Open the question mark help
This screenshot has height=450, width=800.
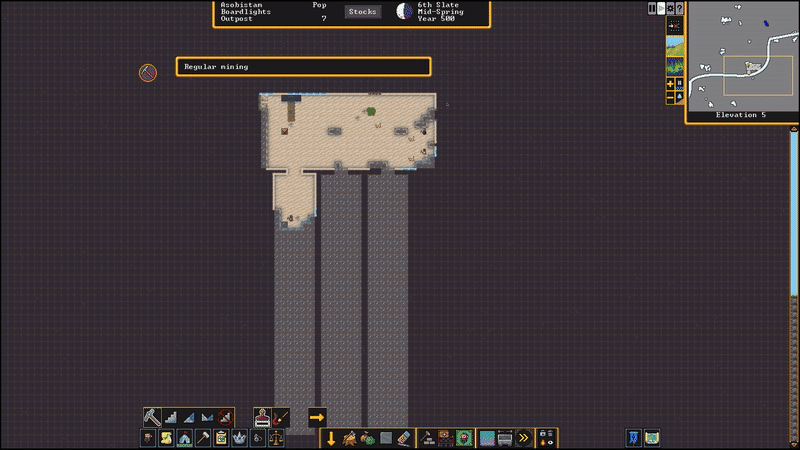(680, 8)
